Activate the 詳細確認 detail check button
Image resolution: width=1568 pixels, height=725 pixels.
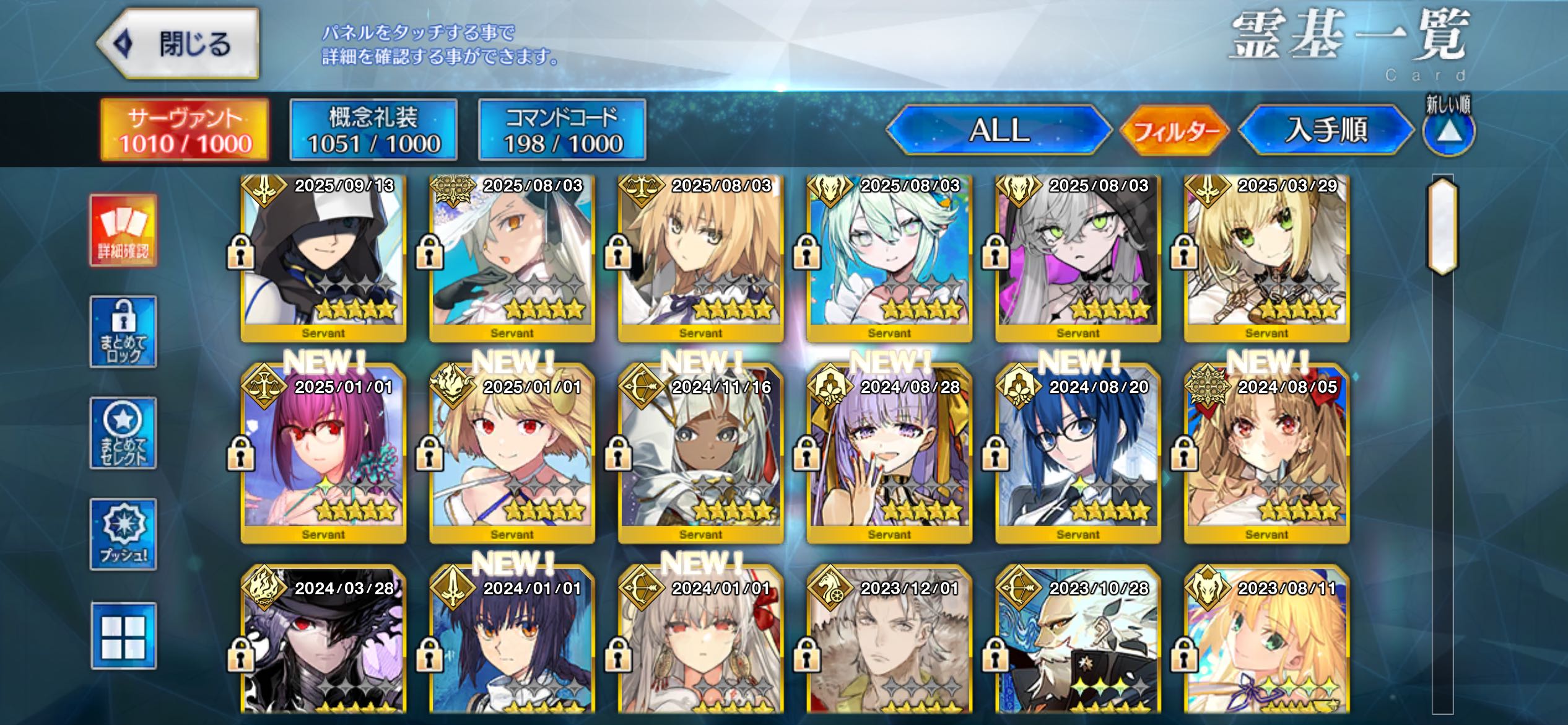(123, 231)
